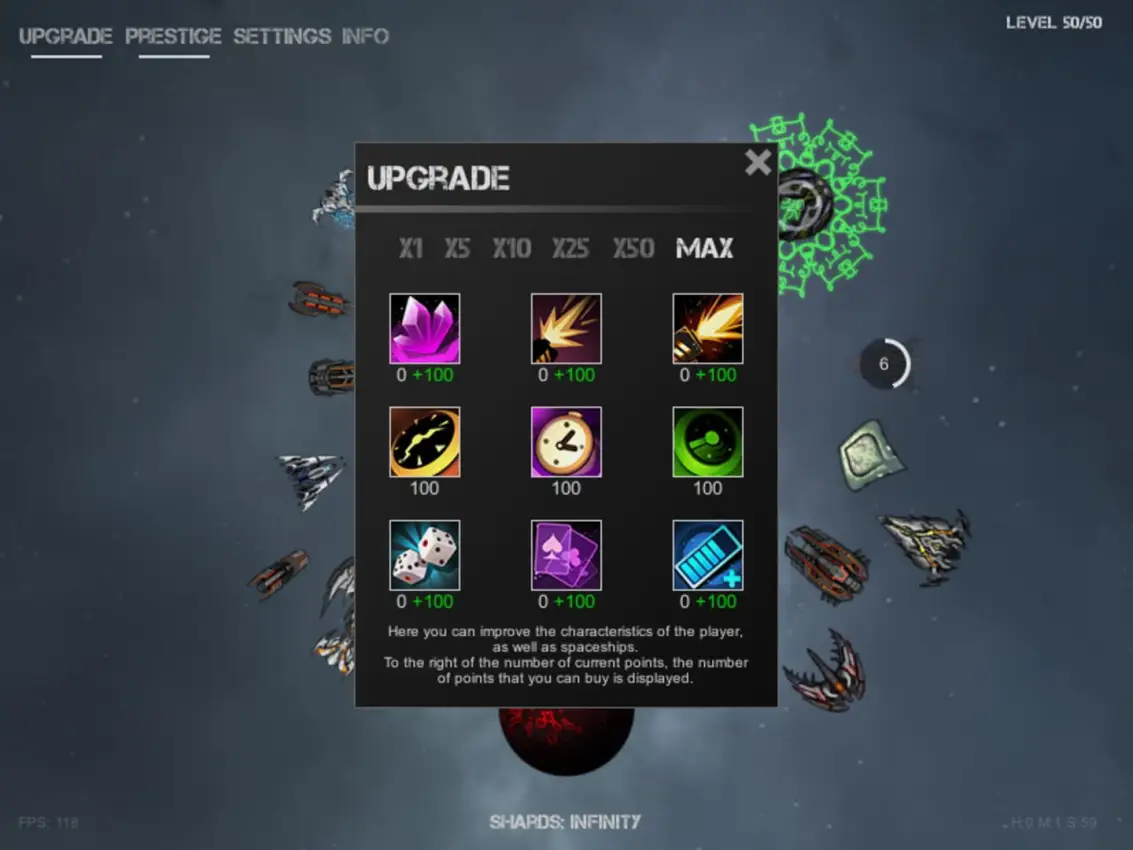Choose the X5 purchase multiplier
The image size is (1133, 850).
457,248
